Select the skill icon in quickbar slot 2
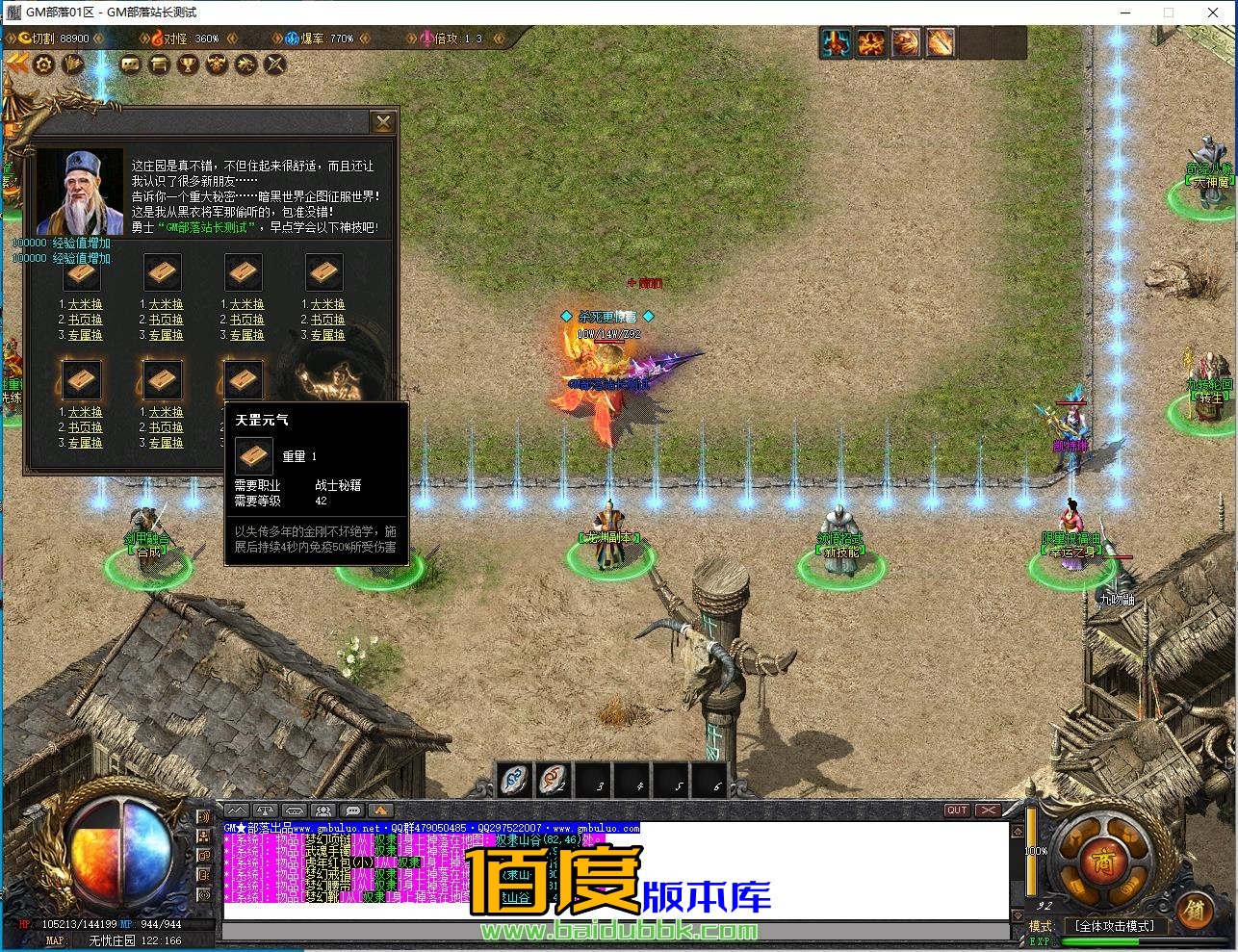 552,782
